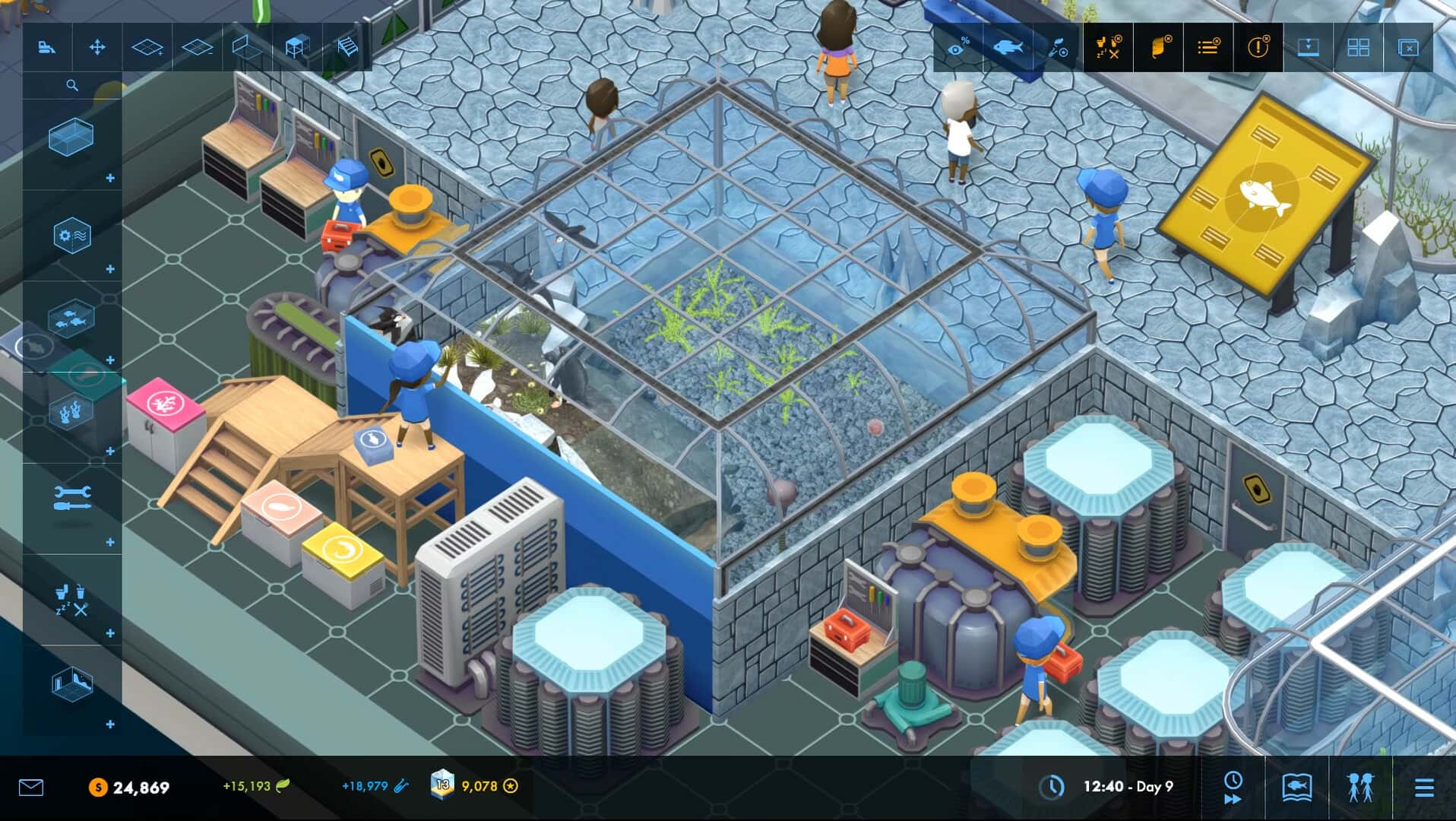Select the add floor tile tool
Screen dimensions: 1456x821
(147, 47)
